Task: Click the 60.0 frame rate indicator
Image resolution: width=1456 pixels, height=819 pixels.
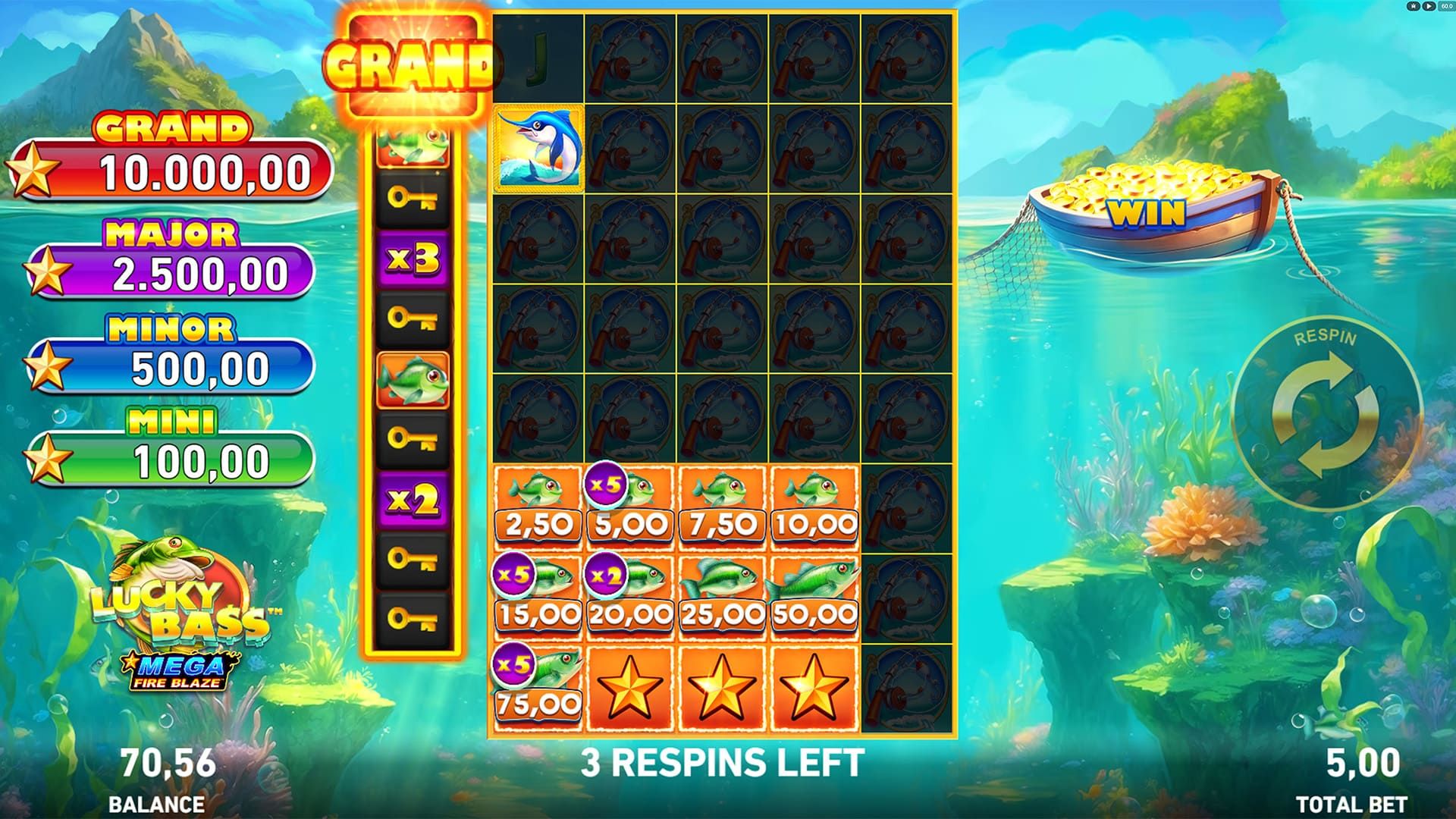Action: 1447,6
